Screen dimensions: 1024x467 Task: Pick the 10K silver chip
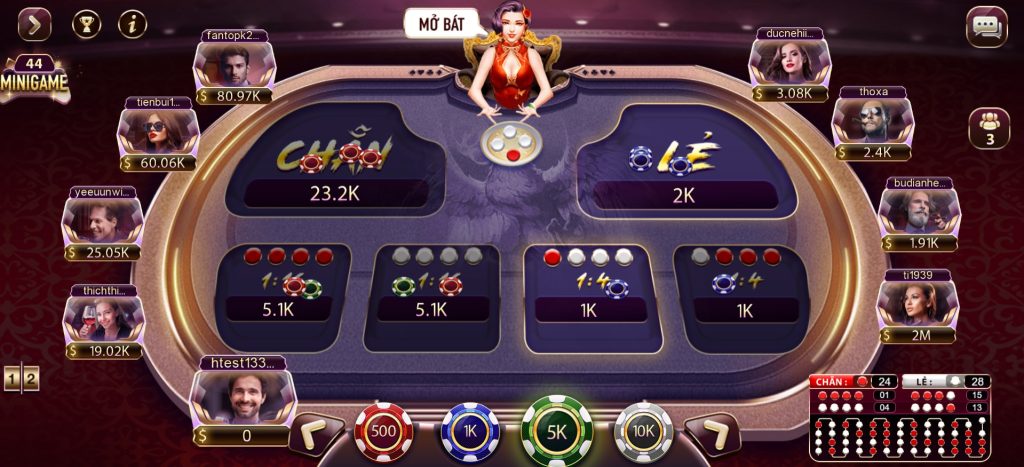[x=643, y=431]
